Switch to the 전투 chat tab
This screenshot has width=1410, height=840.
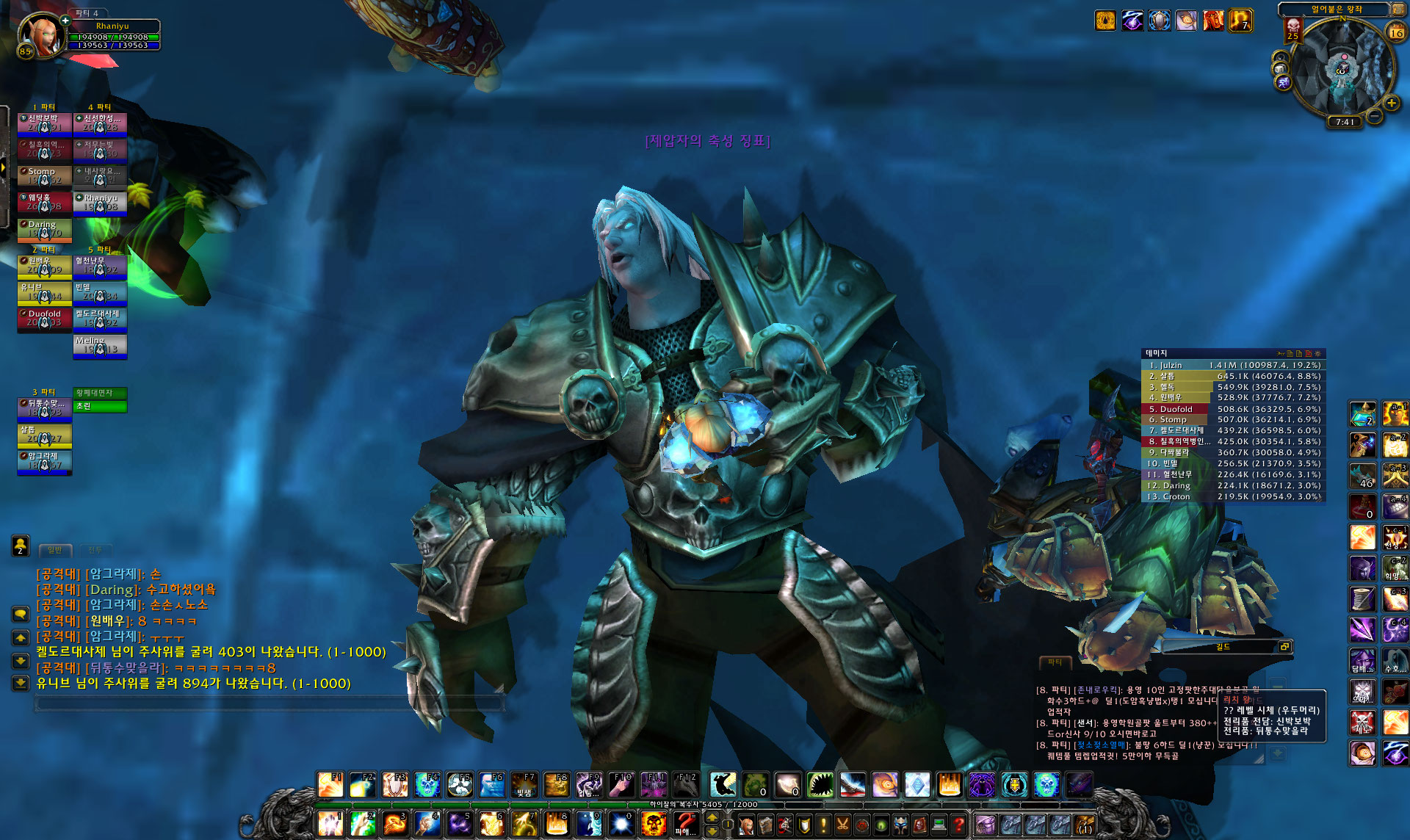[96, 549]
